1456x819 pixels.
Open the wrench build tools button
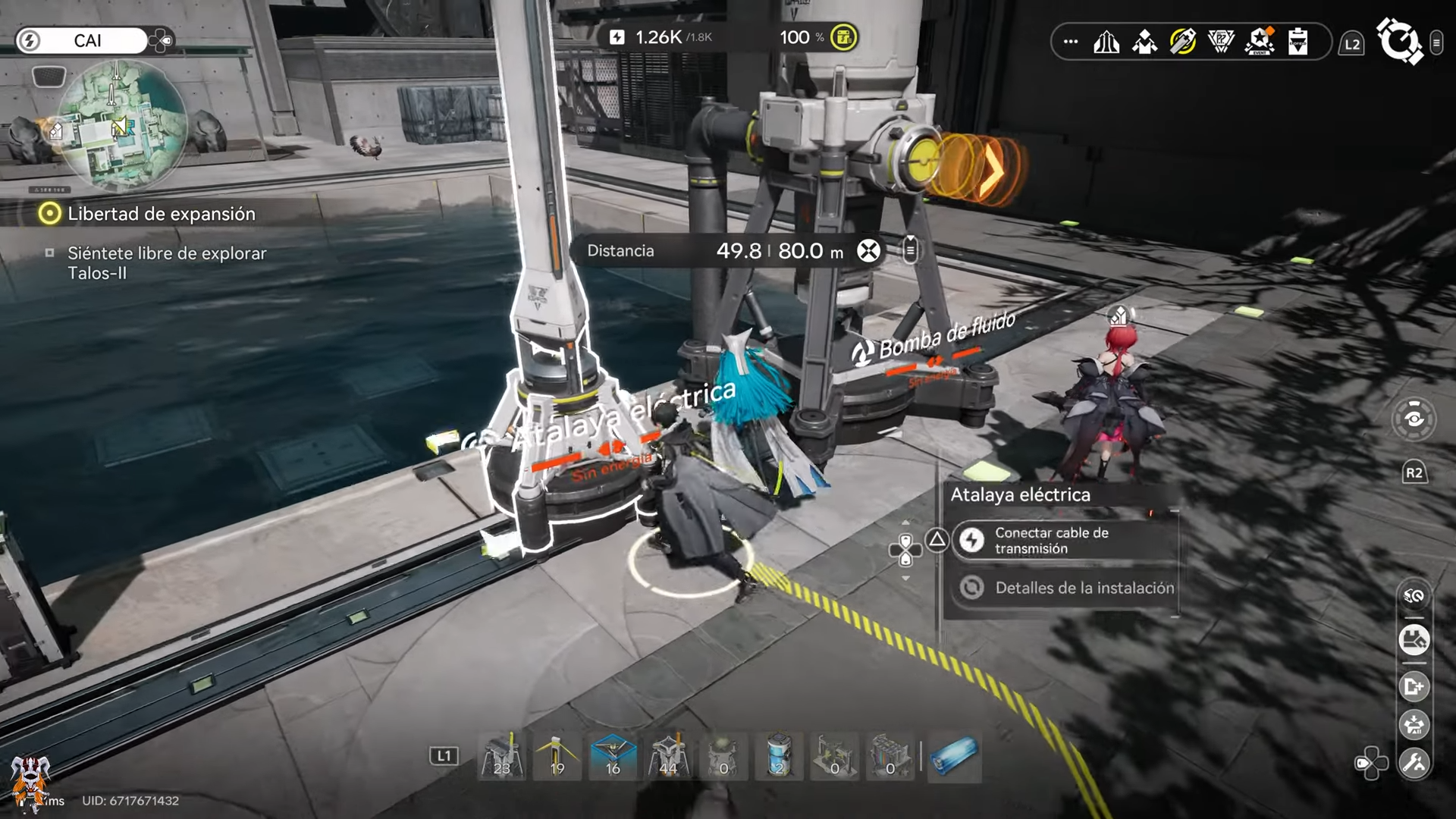tap(1414, 763)
